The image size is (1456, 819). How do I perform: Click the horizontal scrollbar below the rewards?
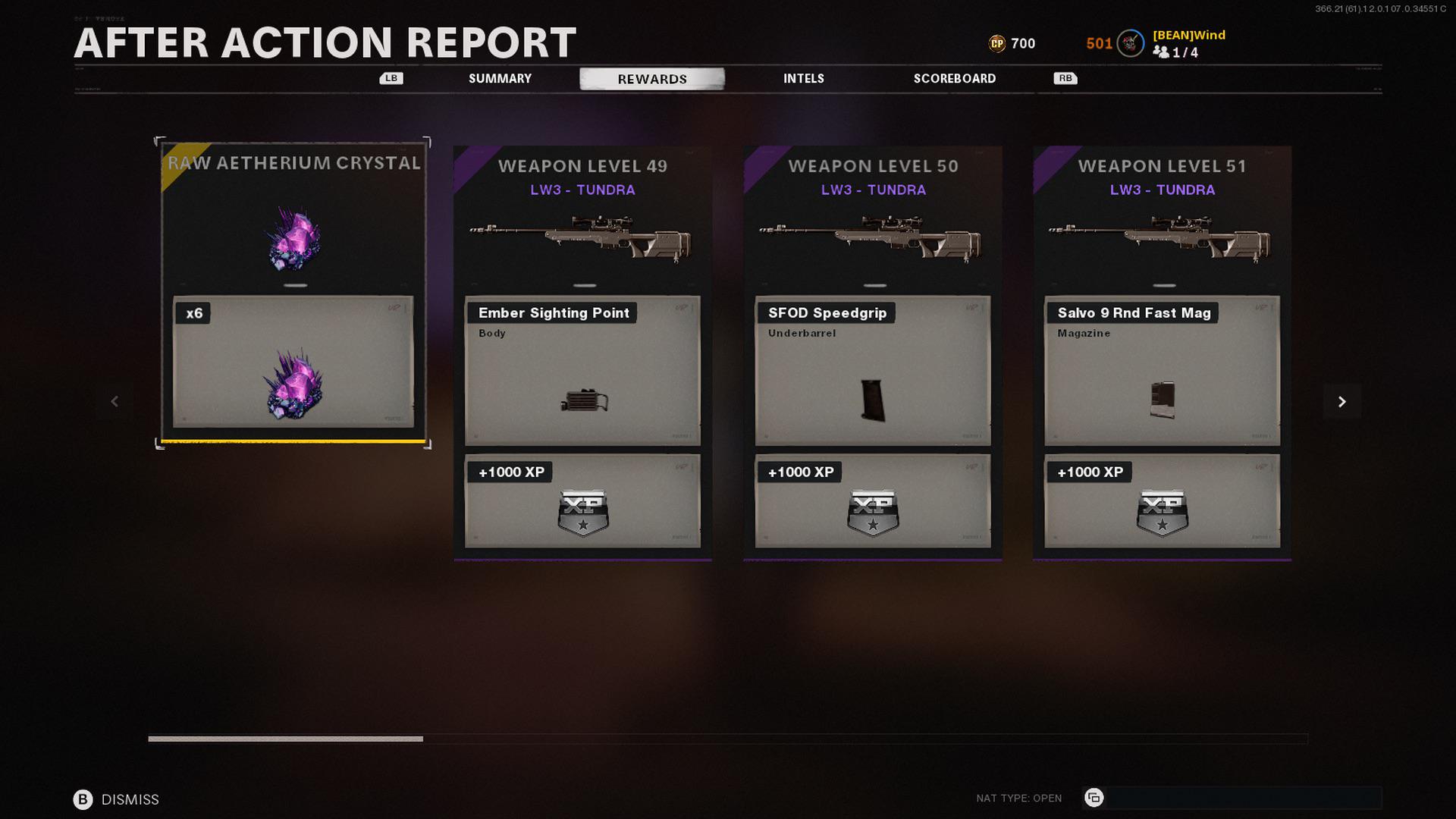coord(287,738)
